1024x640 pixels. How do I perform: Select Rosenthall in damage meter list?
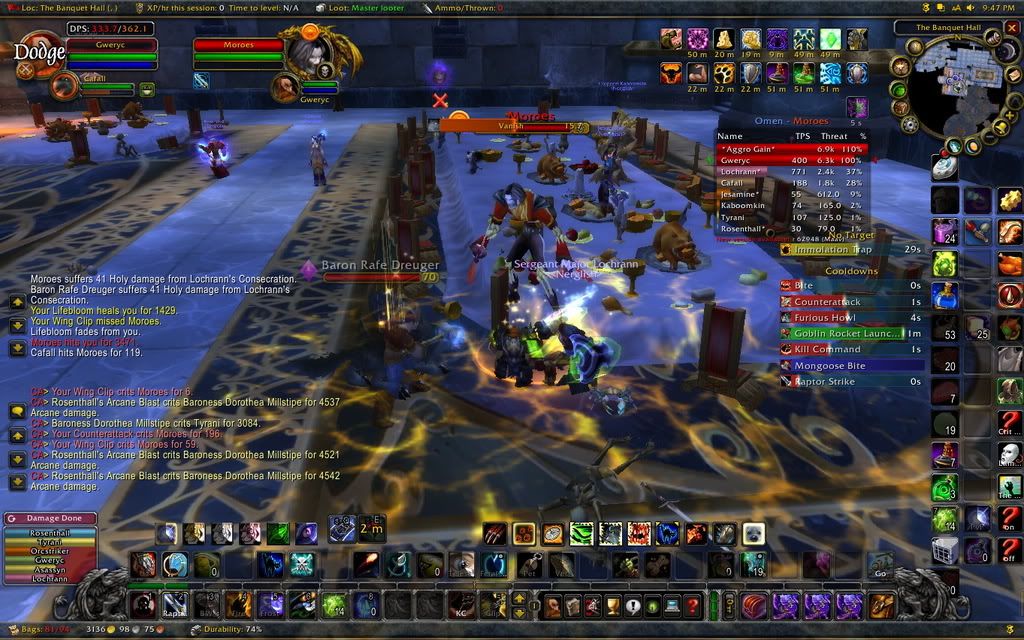pyautogui.click(x=50, y=534)
